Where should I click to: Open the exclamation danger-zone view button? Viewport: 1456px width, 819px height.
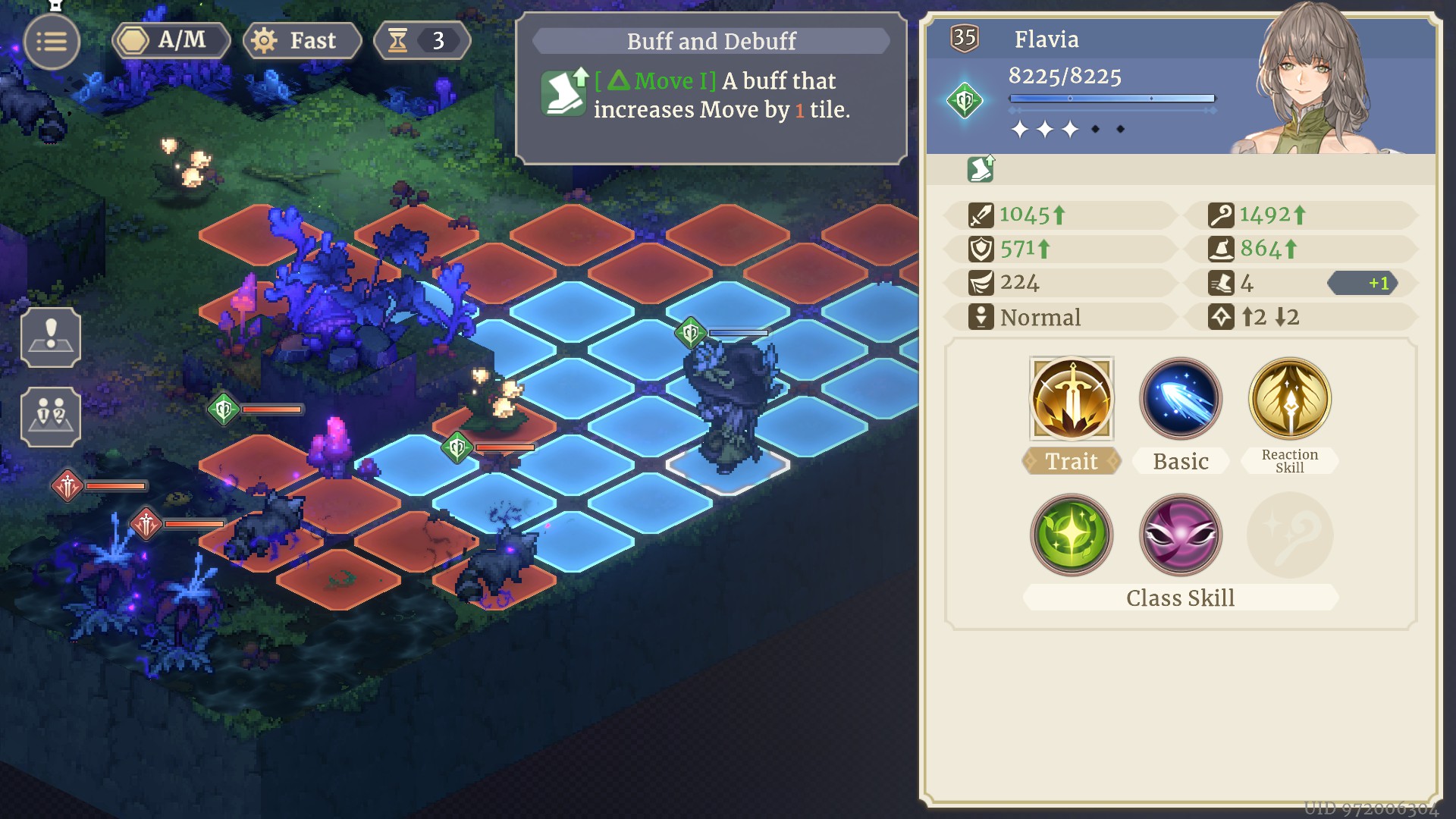pyautogui.click(x=51, y=337)
